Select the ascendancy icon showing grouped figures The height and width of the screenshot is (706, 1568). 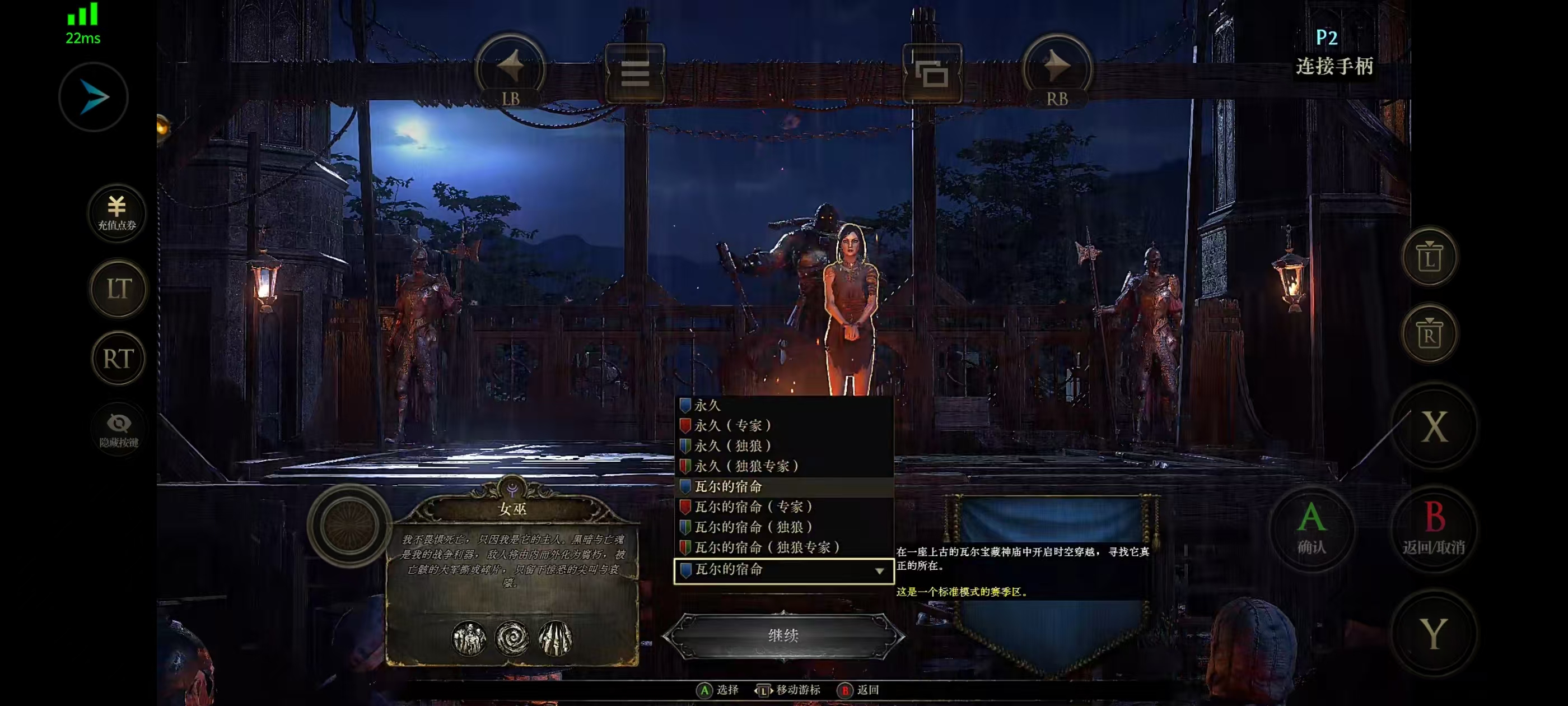click(x=469, y=638)
